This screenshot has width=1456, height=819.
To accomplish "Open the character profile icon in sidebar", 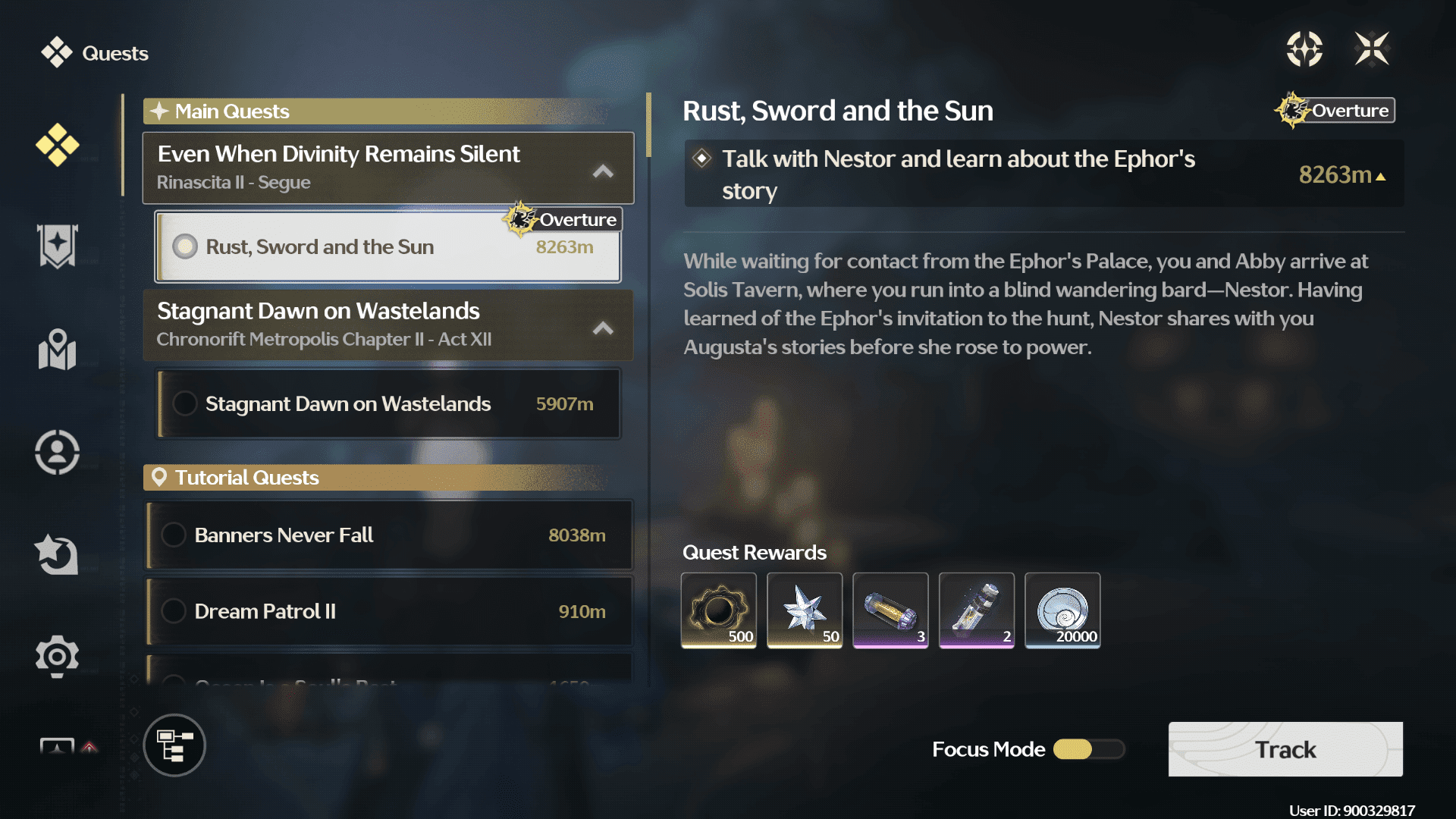I will (57, 451).
